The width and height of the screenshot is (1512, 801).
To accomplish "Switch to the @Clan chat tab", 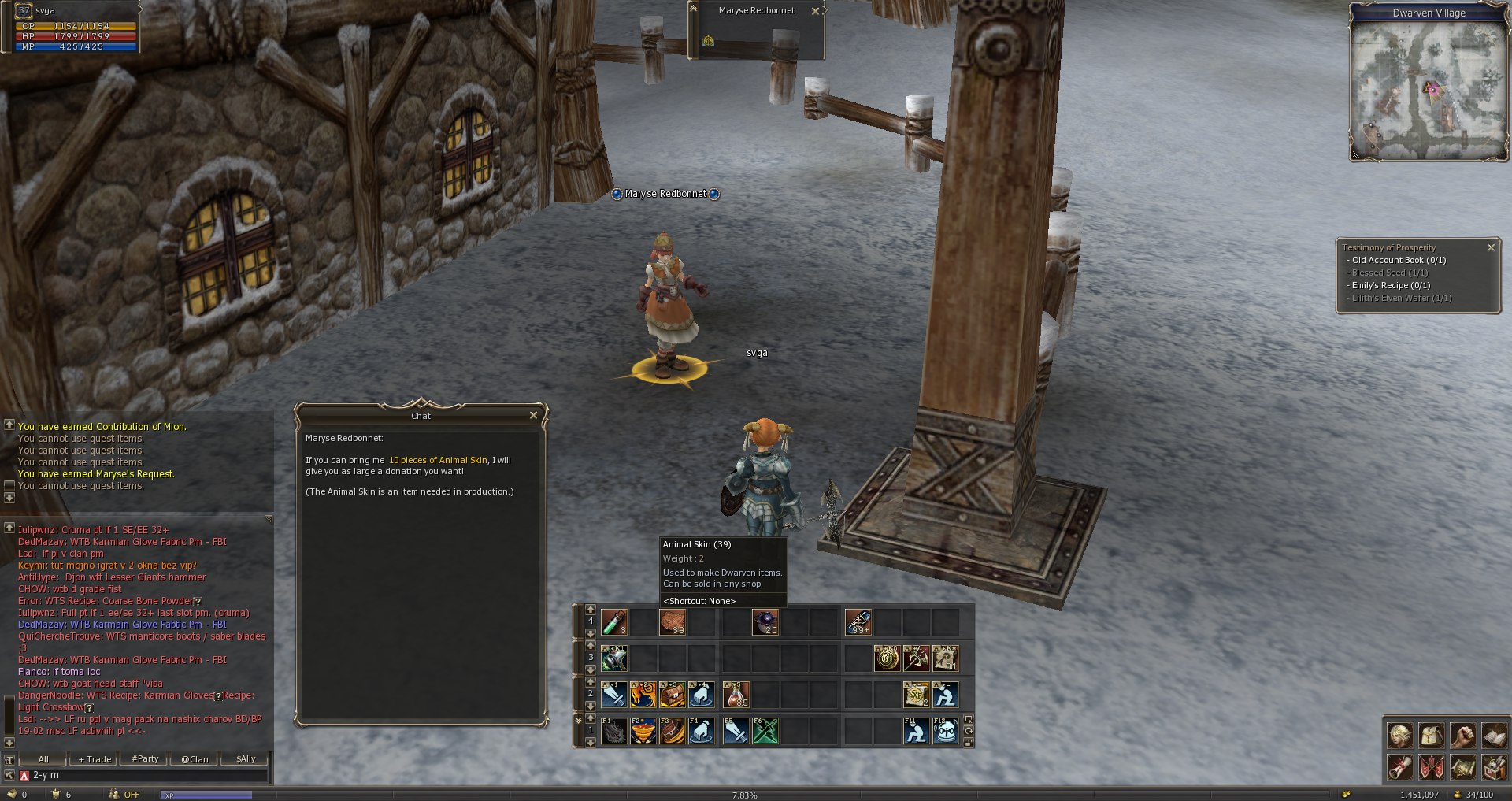I will pyautogui.click(x=195, y=759).
